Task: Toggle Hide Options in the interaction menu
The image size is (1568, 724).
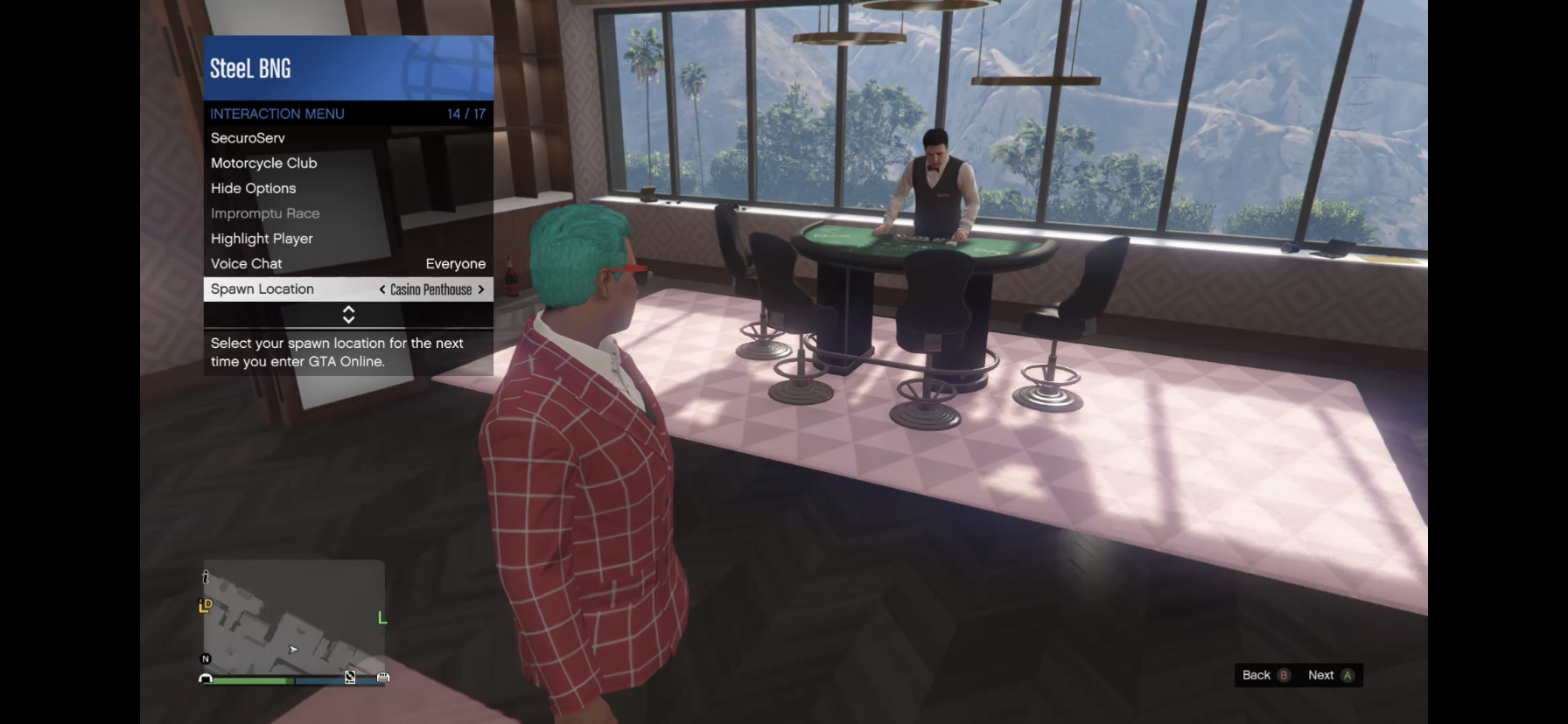Action: coord(254,188)
